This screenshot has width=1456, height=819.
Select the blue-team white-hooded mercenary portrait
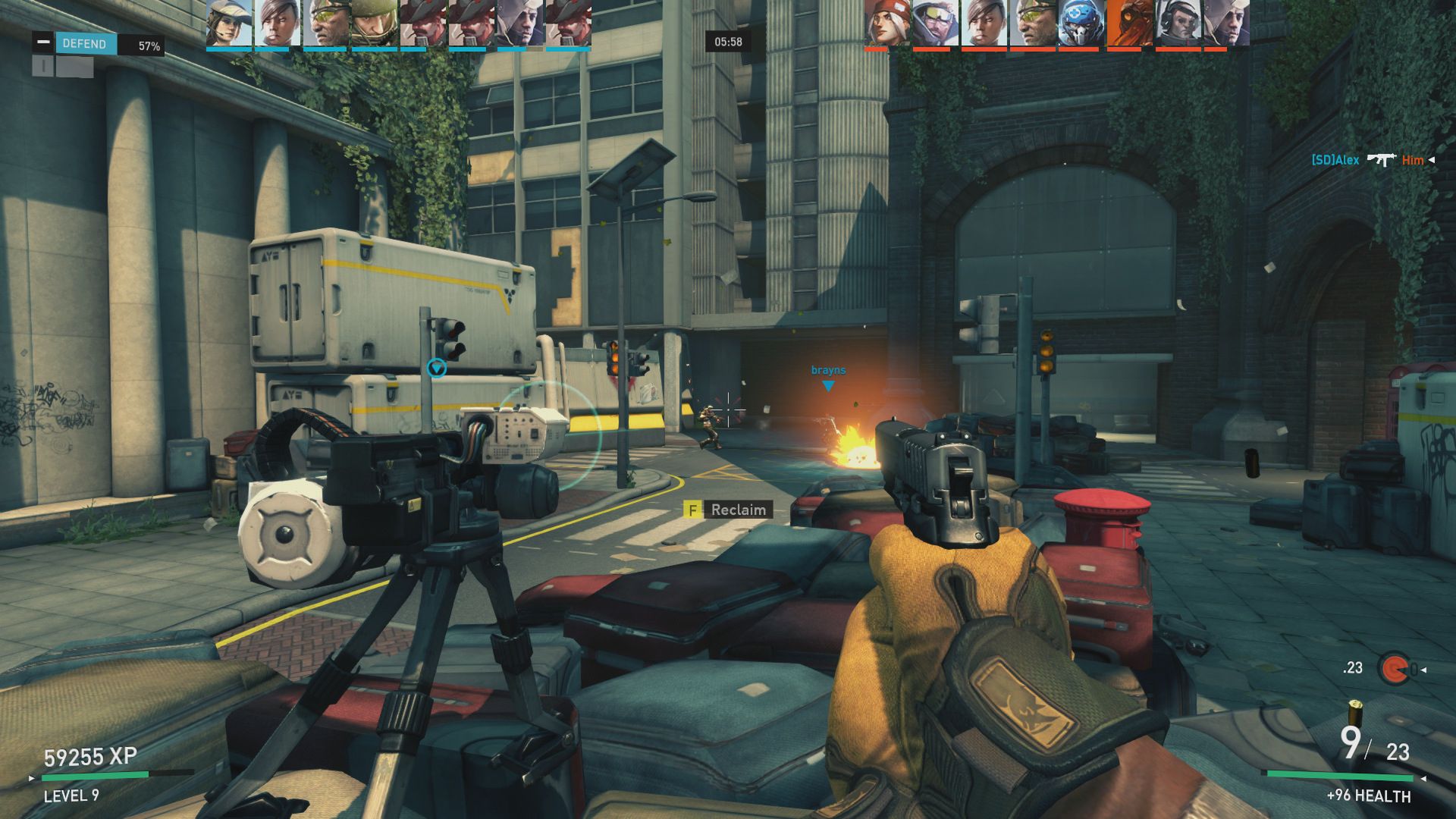point(519,24)
